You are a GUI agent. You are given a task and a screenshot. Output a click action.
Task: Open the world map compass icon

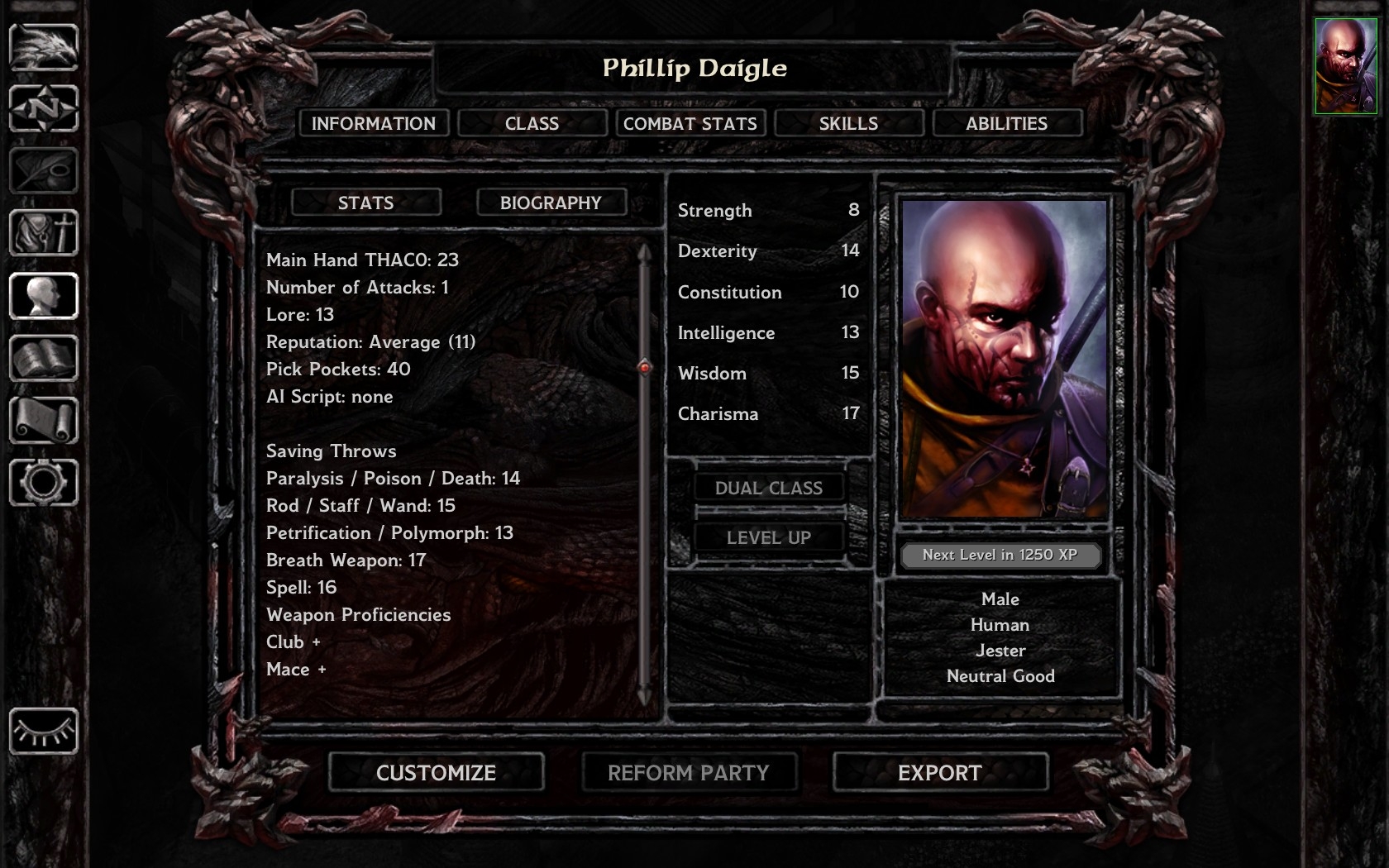click(x=44, y=108)
